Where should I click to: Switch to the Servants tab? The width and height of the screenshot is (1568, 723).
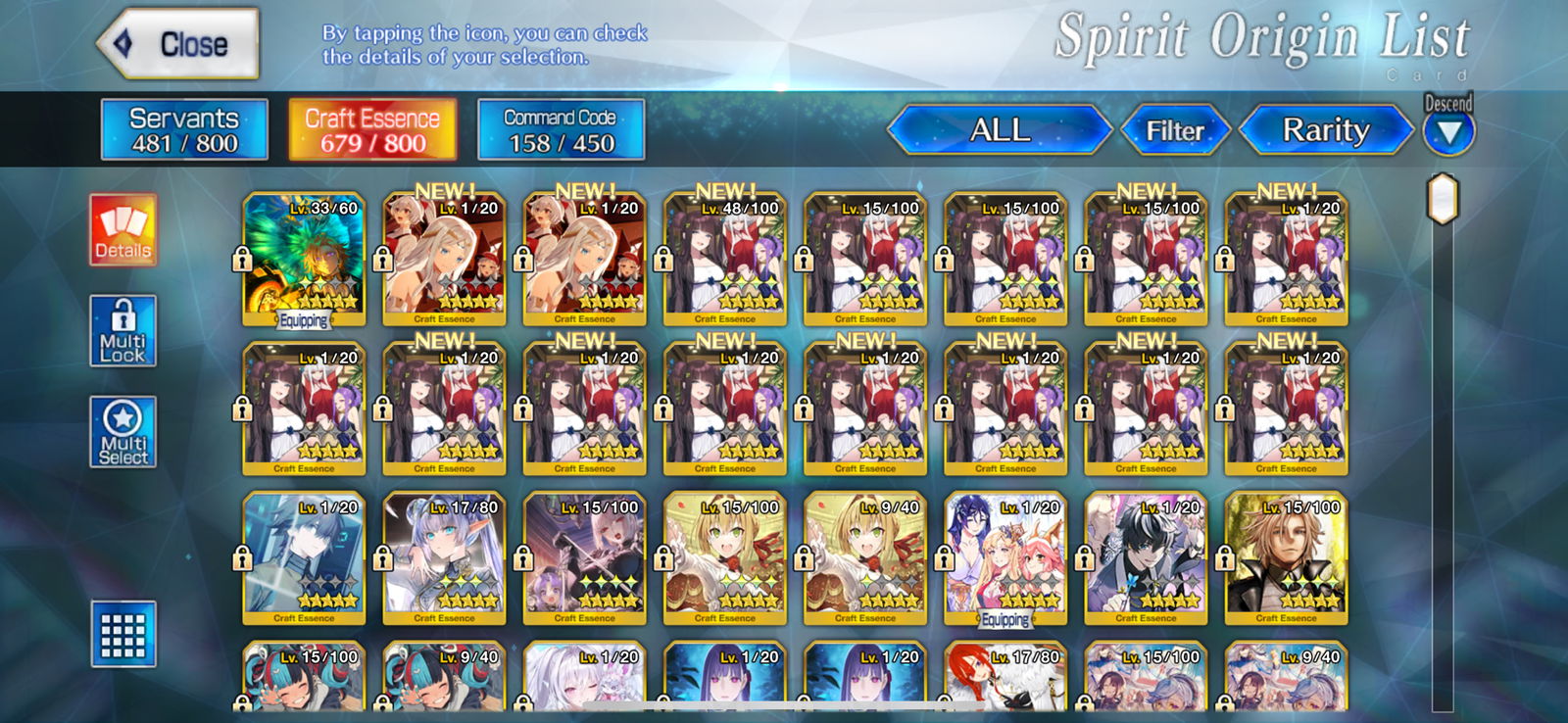coord(184,129)
